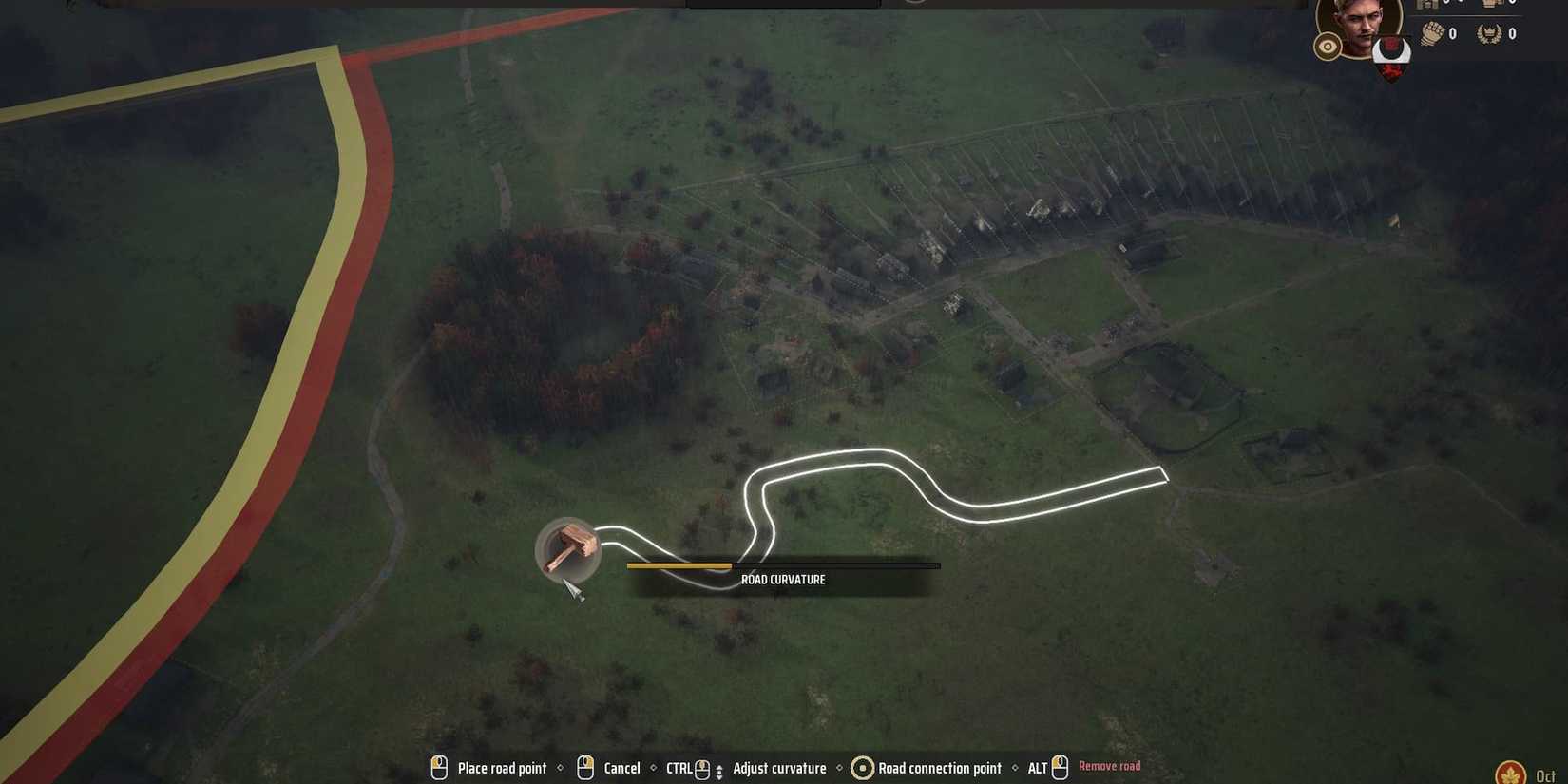Click the treasury coins icon at top right
Image resolution: width=1568 pixels, height=784 pixels.
(1428, 5)
